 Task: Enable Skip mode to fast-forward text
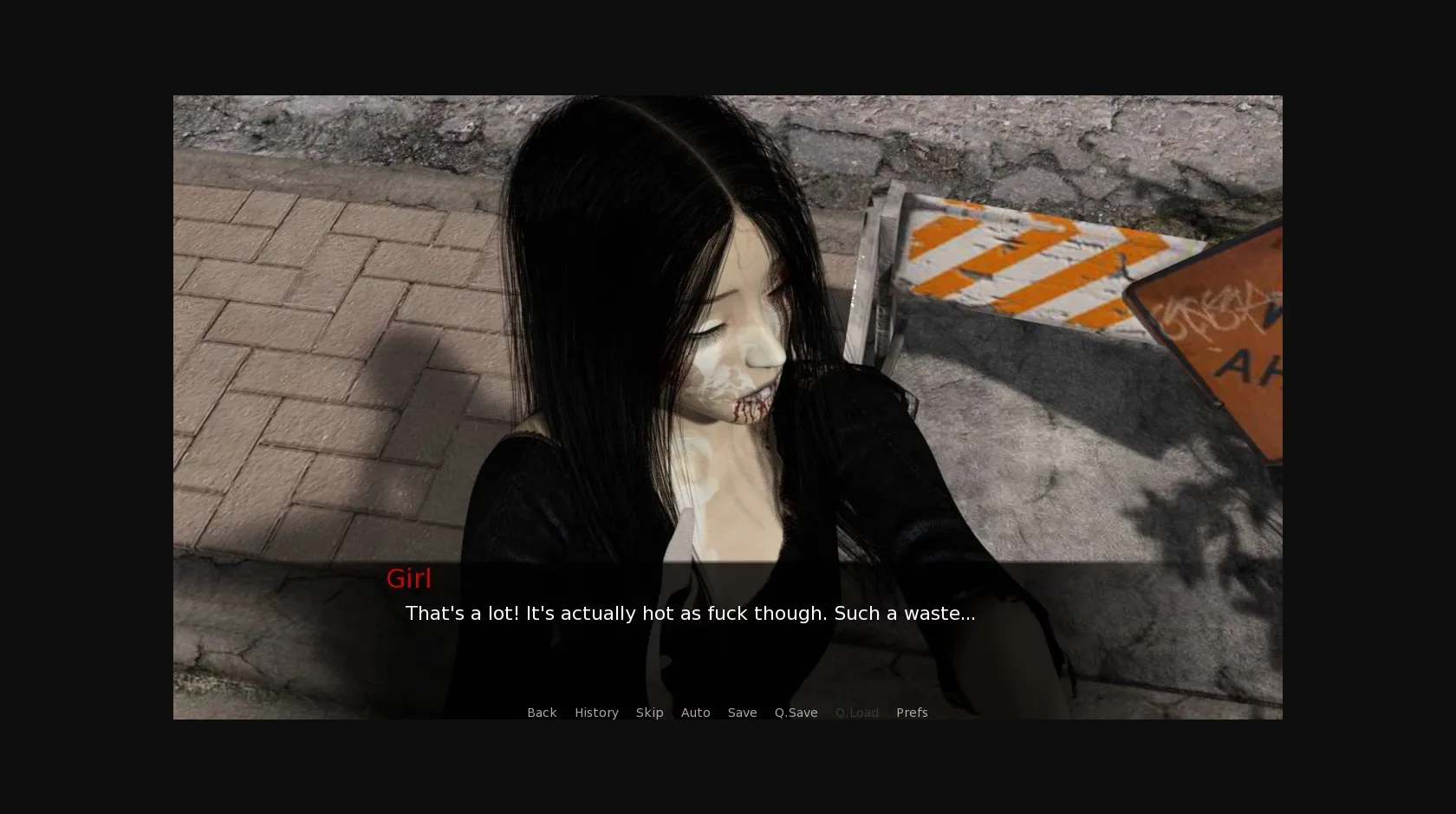[649, 712]
